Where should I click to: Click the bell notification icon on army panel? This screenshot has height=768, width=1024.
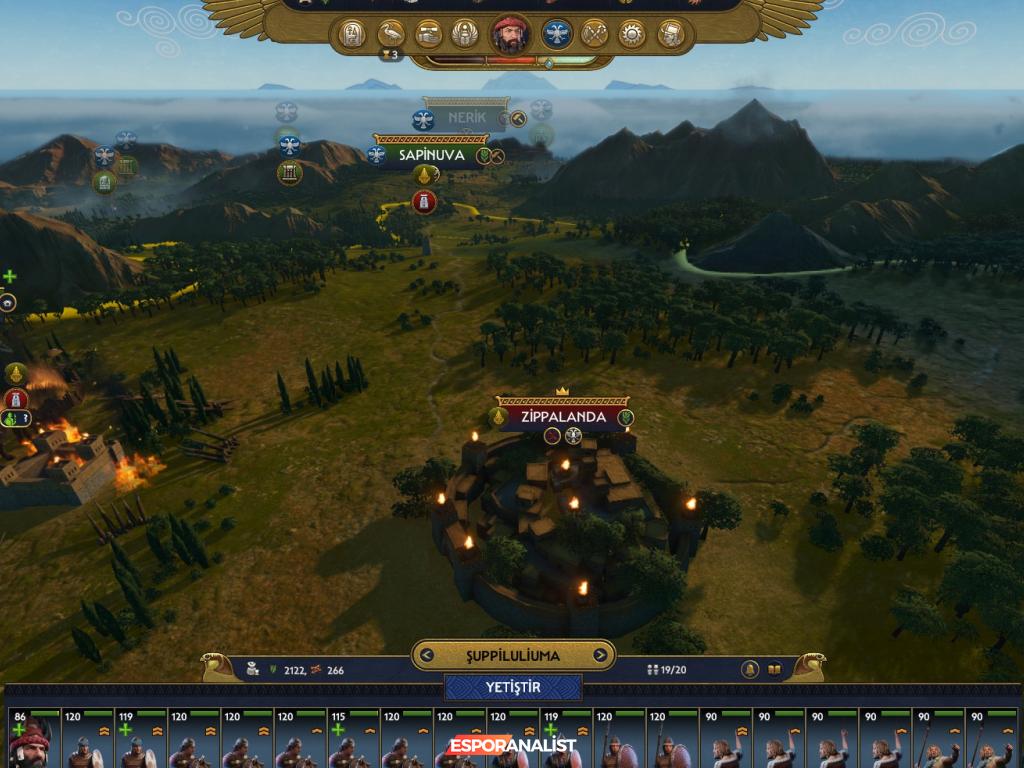(749, 669)
